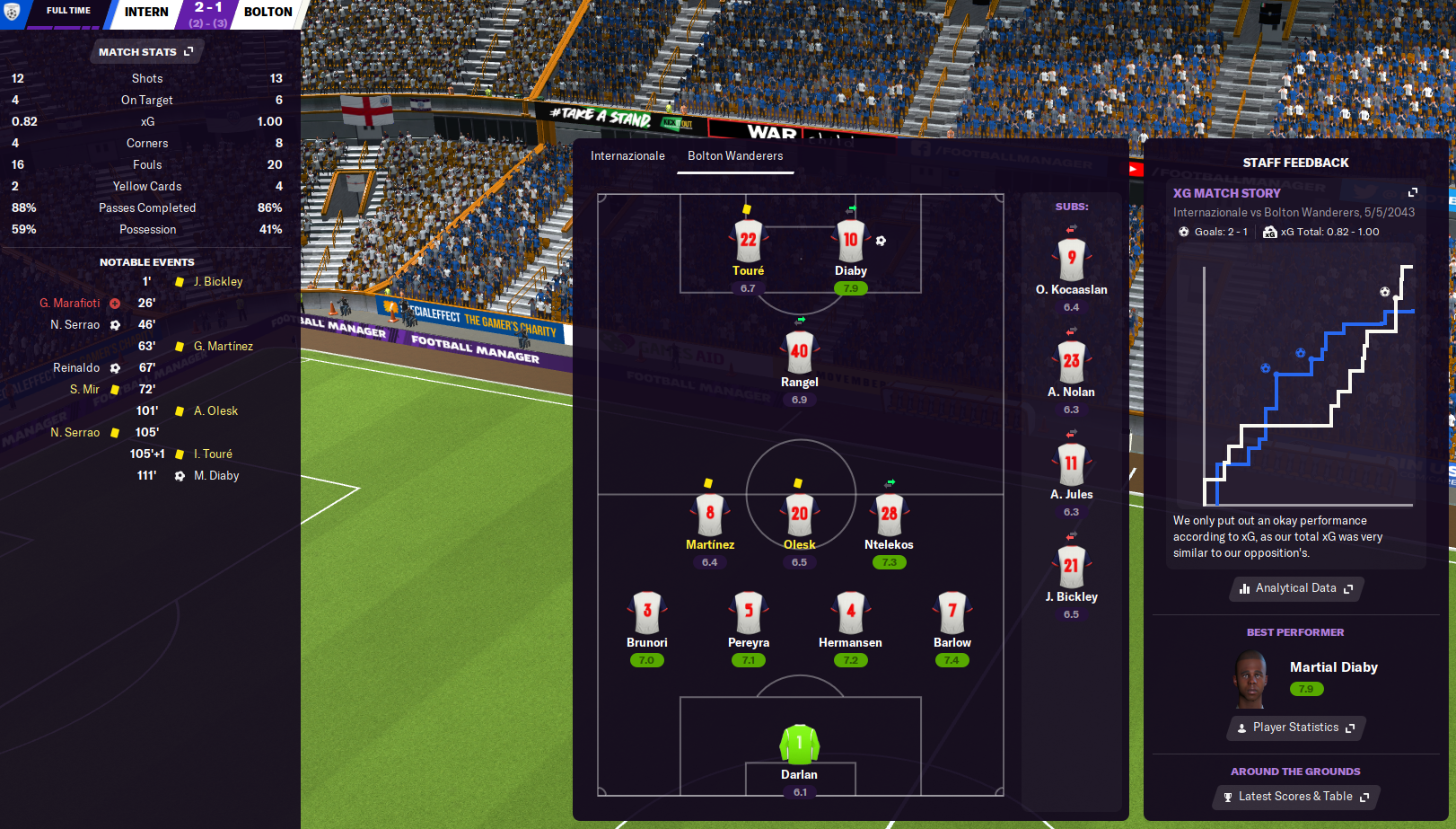1456x829 pixels.
Task: Select centre-back Hermansen's shirt
Action: pos(850,612)
